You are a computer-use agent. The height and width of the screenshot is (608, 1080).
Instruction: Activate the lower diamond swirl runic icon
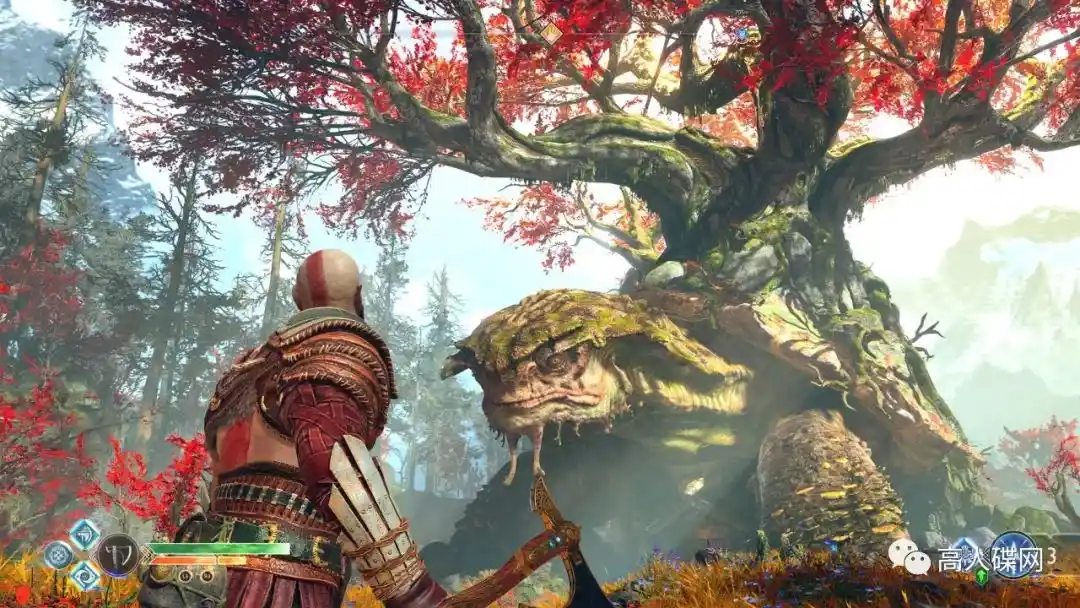[x=84, y=575]
